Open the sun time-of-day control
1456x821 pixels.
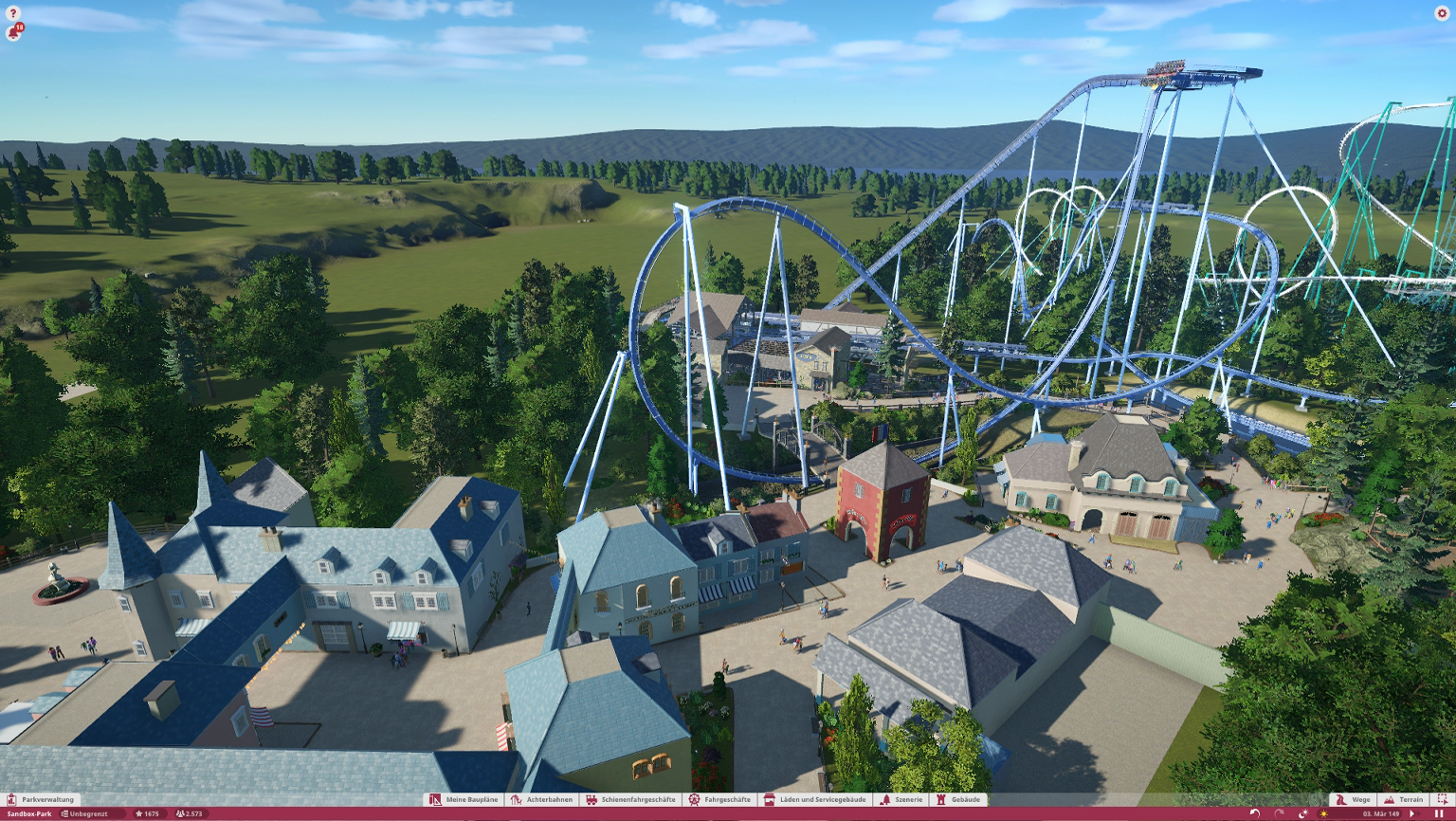(x=1324, y=813)
